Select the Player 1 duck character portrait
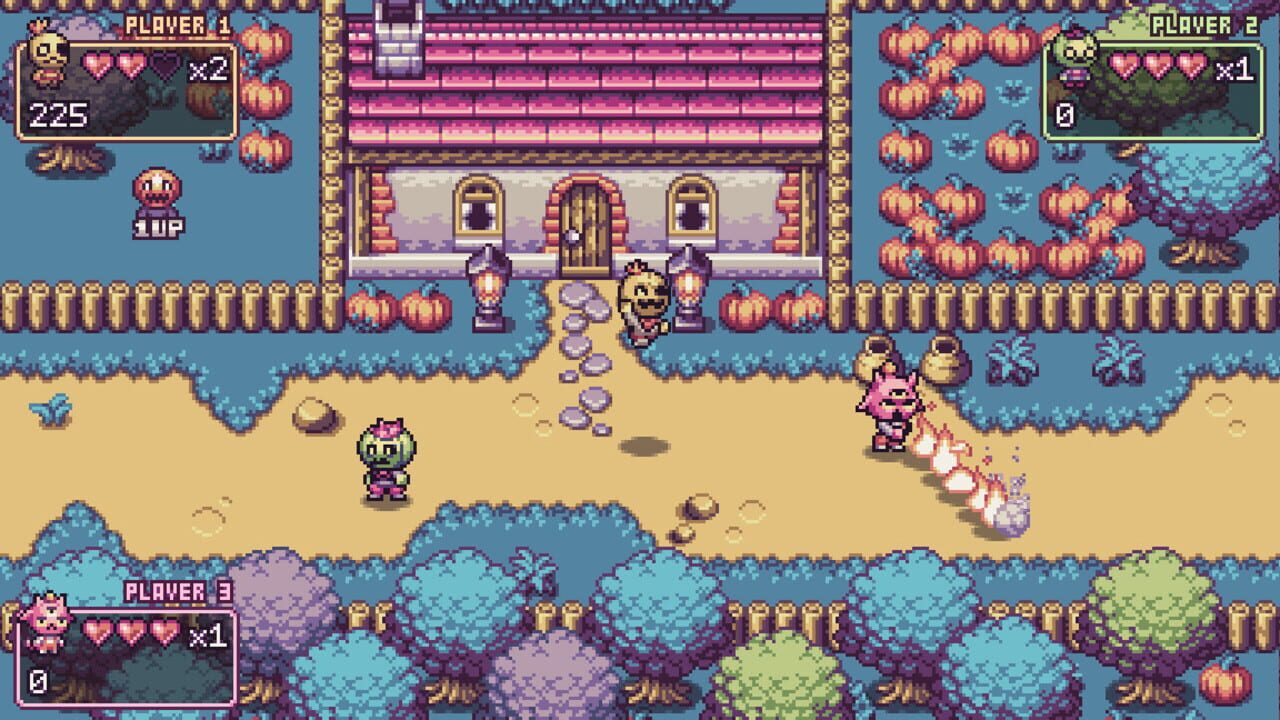The height and width of the screenshot is (720, 1280). 48,52
